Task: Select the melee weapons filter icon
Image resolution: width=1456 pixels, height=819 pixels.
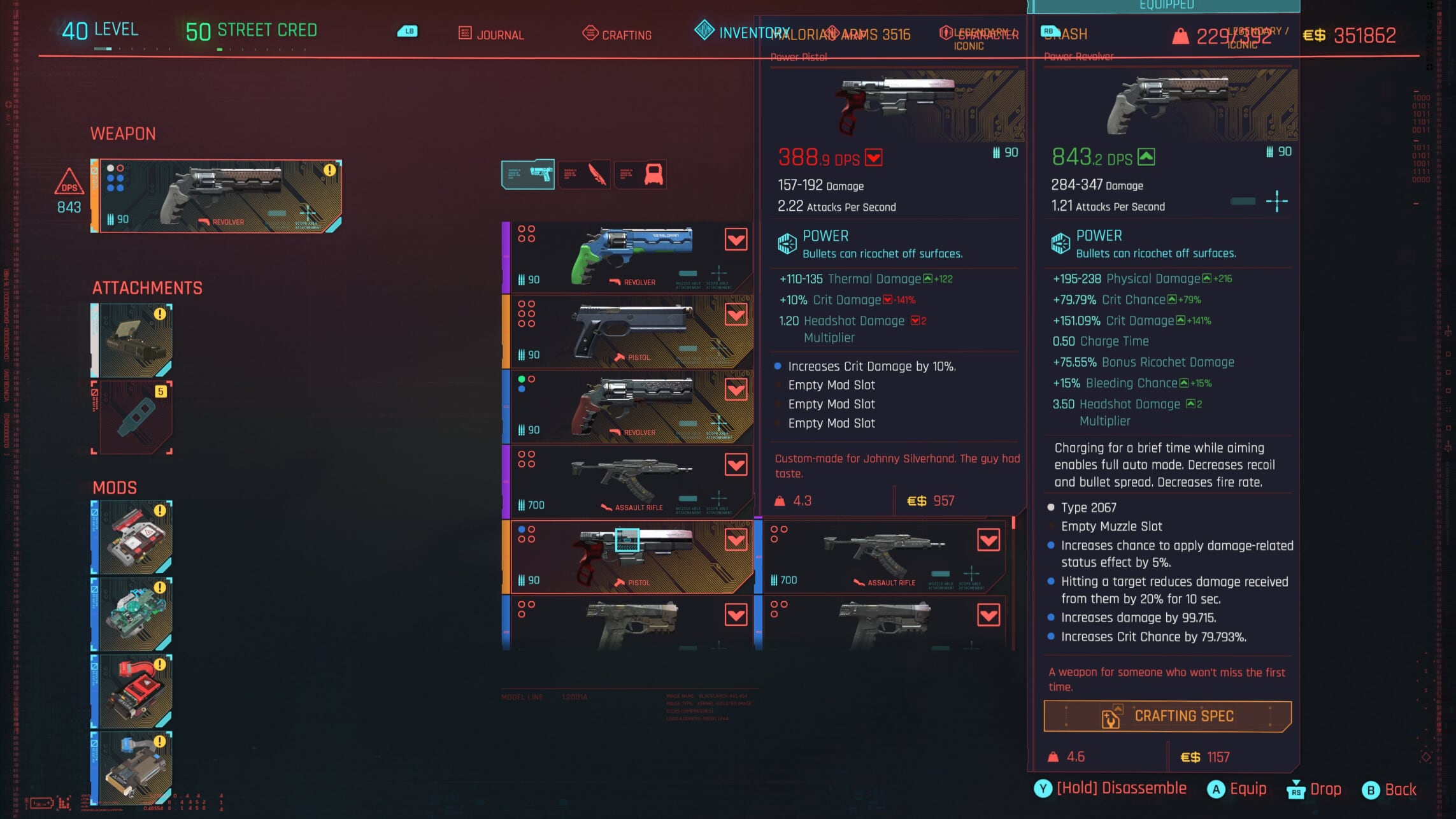Action: point(586,174)
